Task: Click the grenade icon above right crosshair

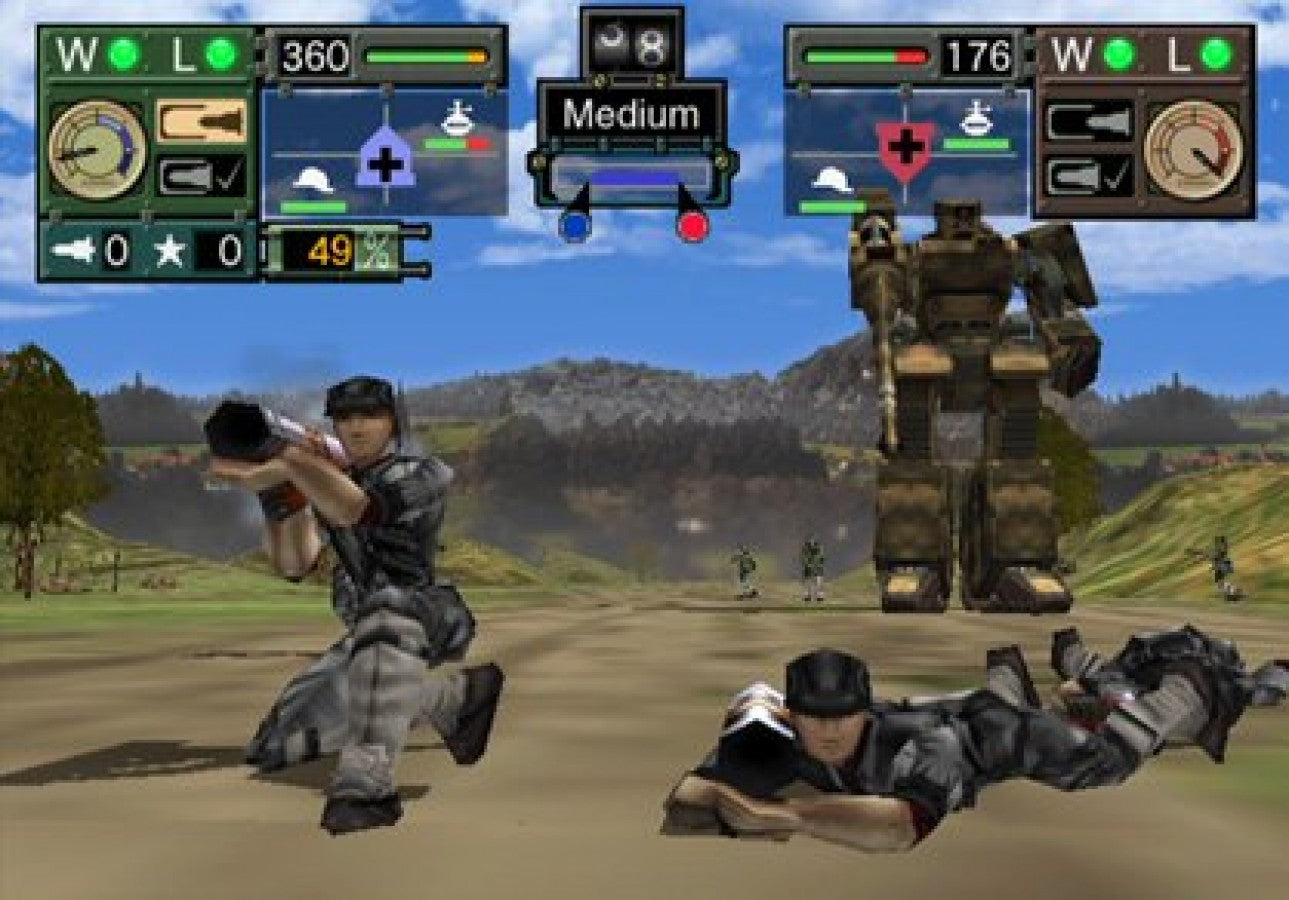Action: [x=978, y=118]
